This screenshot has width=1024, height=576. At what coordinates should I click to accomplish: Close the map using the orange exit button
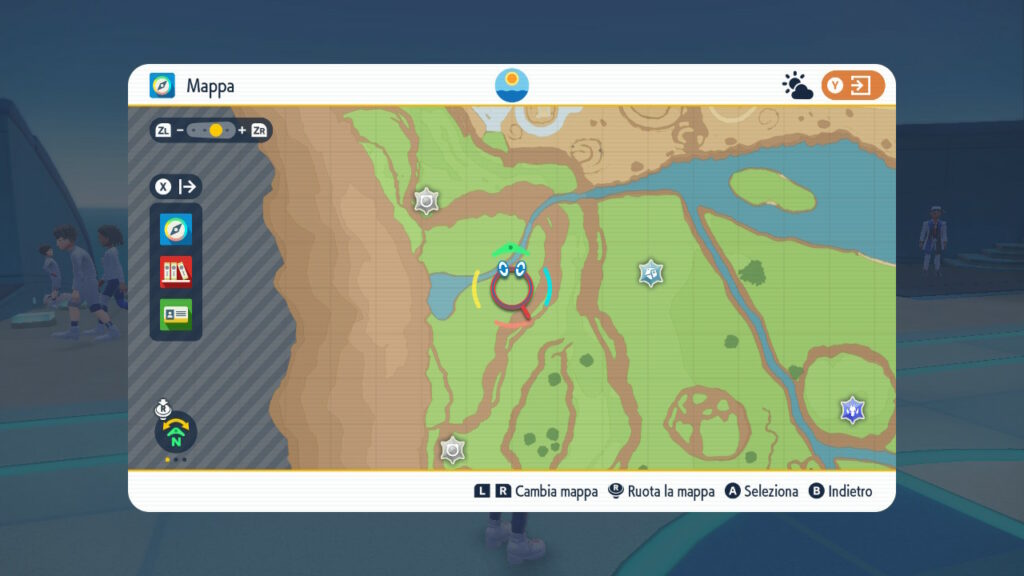pos(853,86)
